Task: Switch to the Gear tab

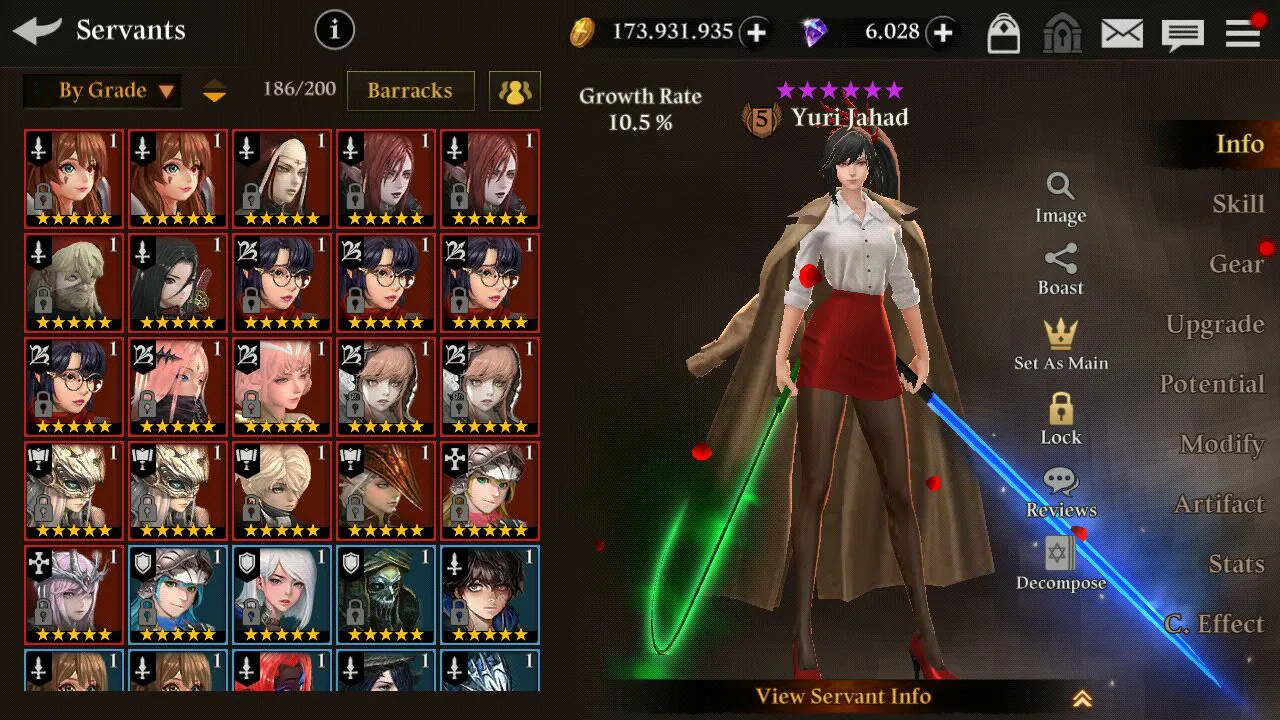Action: point(1236,264)
